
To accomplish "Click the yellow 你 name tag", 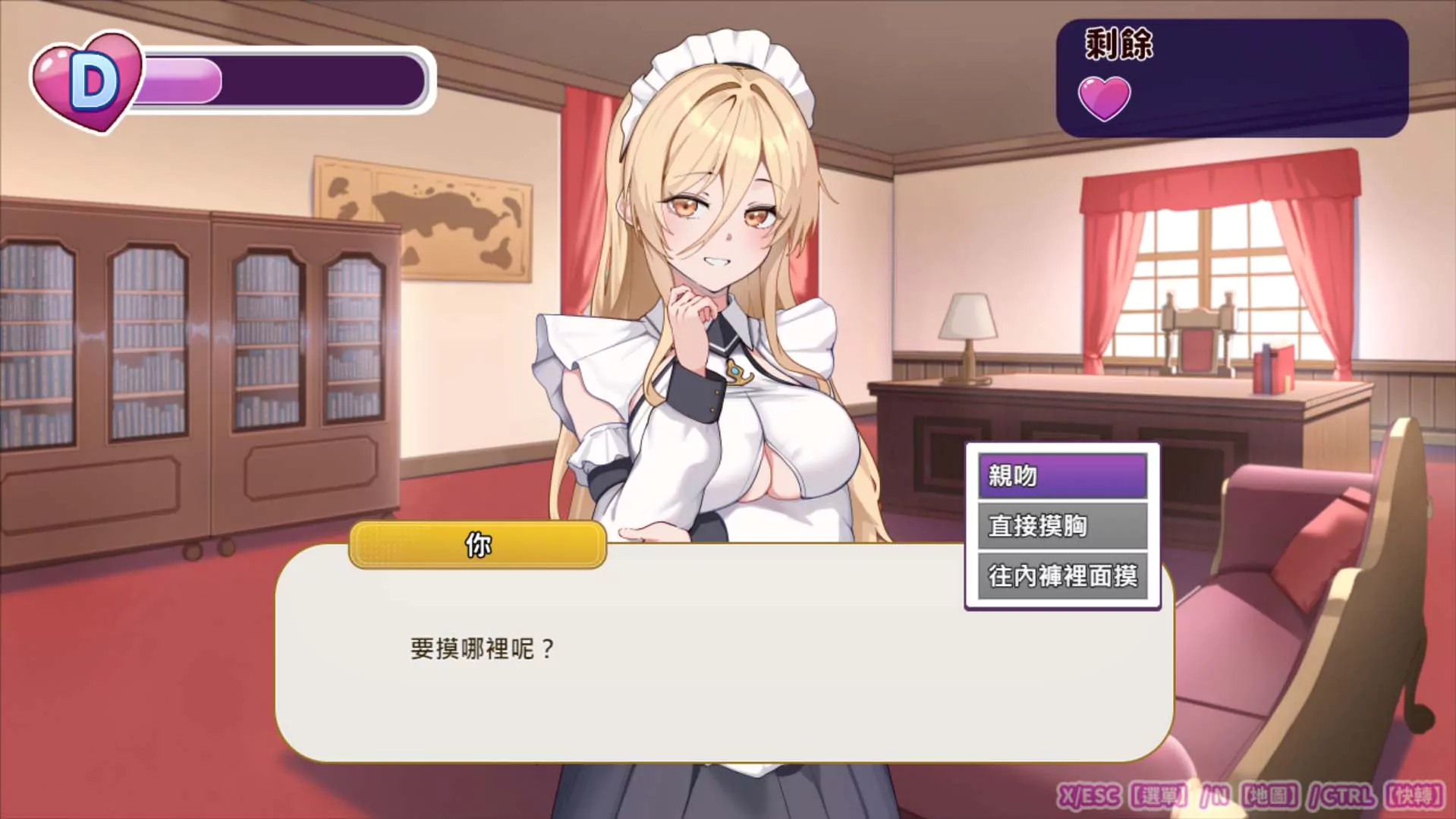I will tap(476, 543).
